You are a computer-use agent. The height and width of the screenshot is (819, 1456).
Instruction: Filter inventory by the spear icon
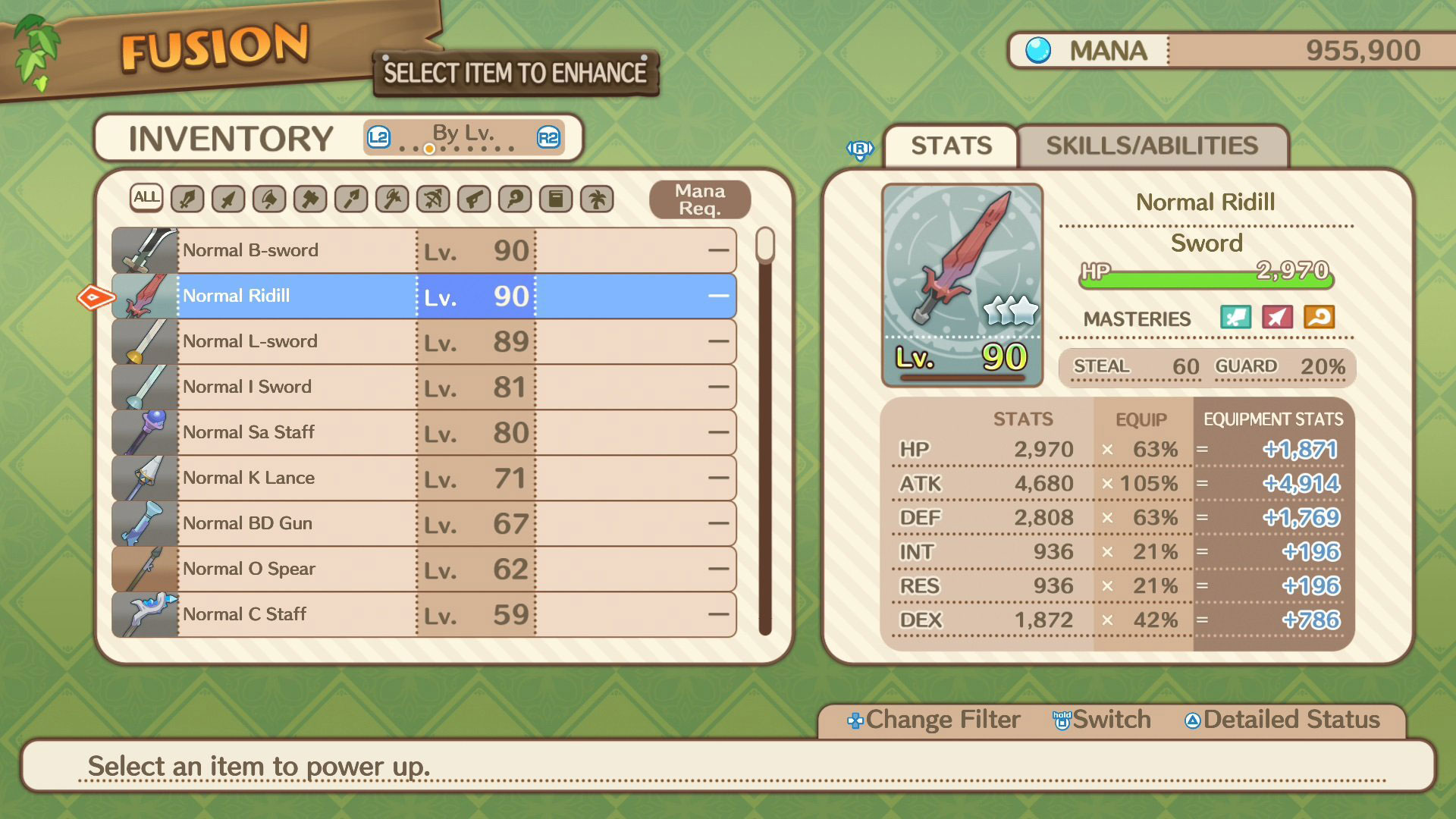(351, 199)
